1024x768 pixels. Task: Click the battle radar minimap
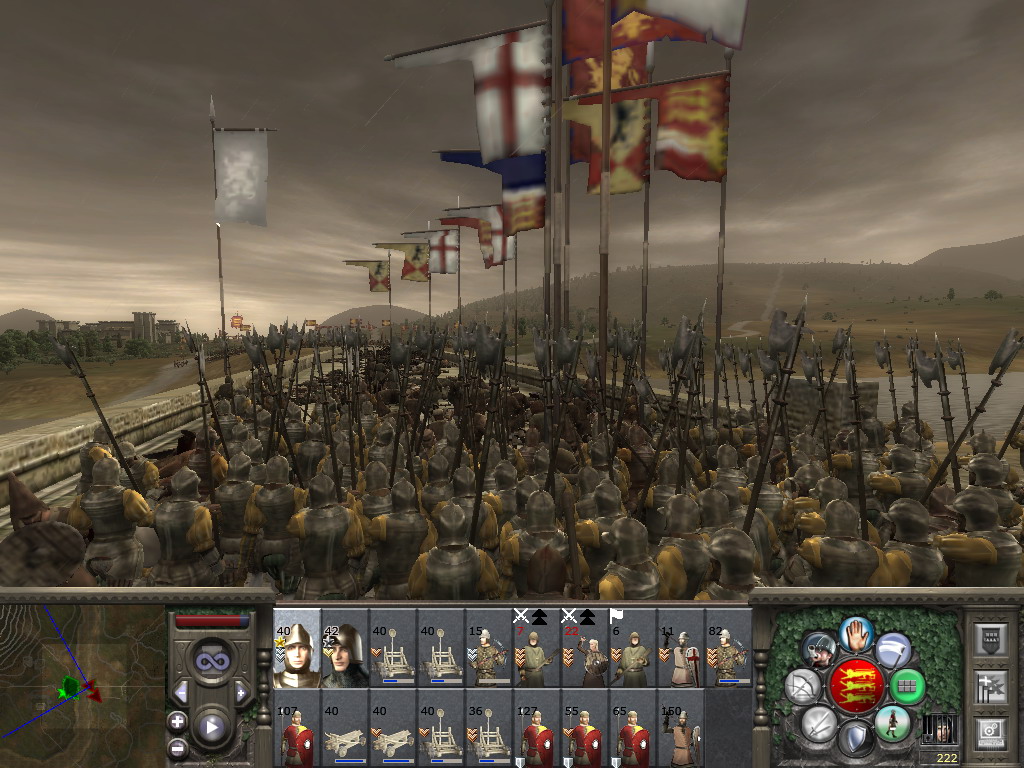(x=82, y=686)
